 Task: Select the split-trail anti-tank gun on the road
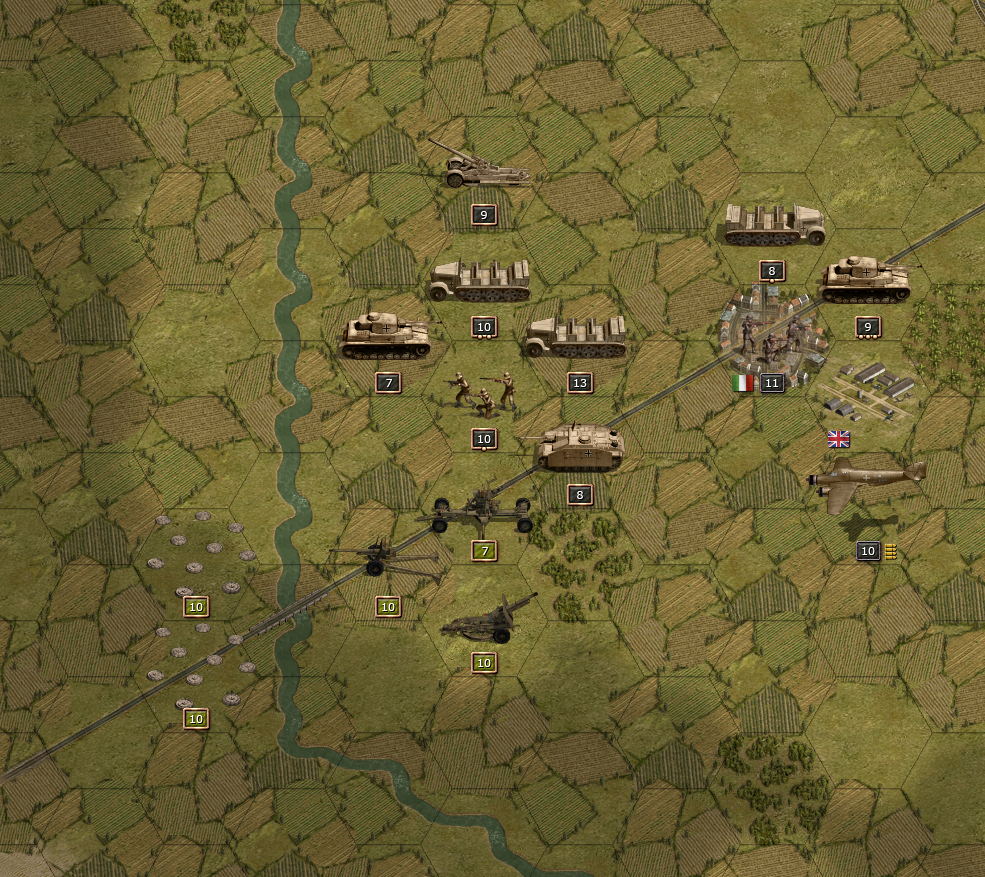[x=386, y=560]
